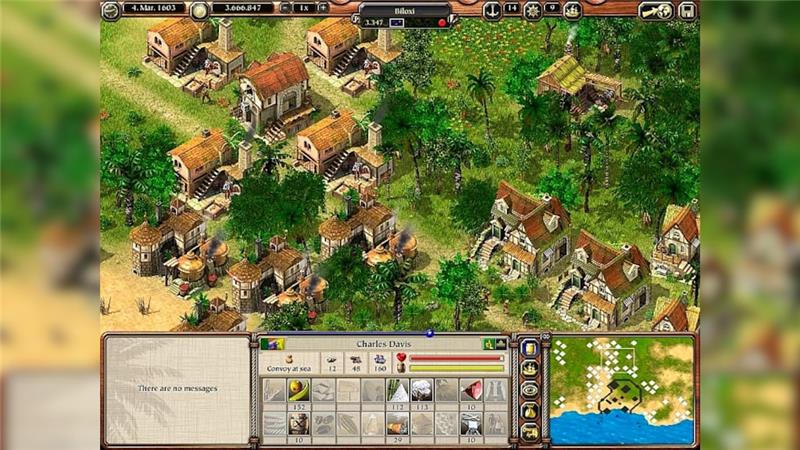Select the horse cart icon at column bottom

point(530,431)
